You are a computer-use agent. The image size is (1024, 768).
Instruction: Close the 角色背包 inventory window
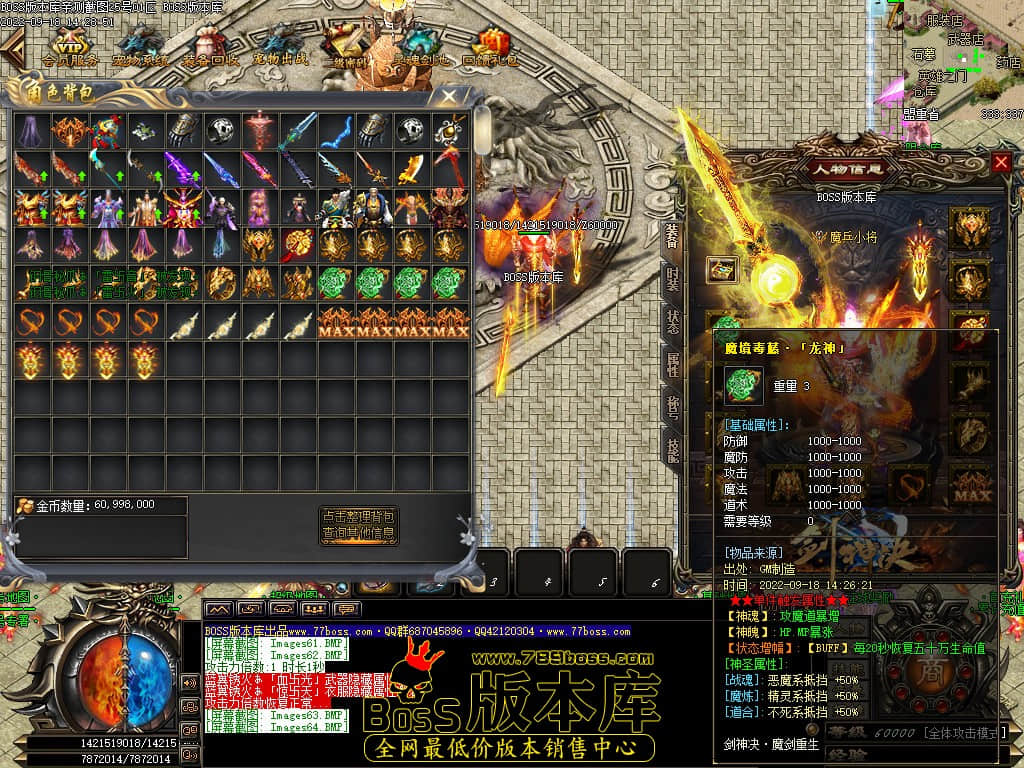click(x=449, y=97)
